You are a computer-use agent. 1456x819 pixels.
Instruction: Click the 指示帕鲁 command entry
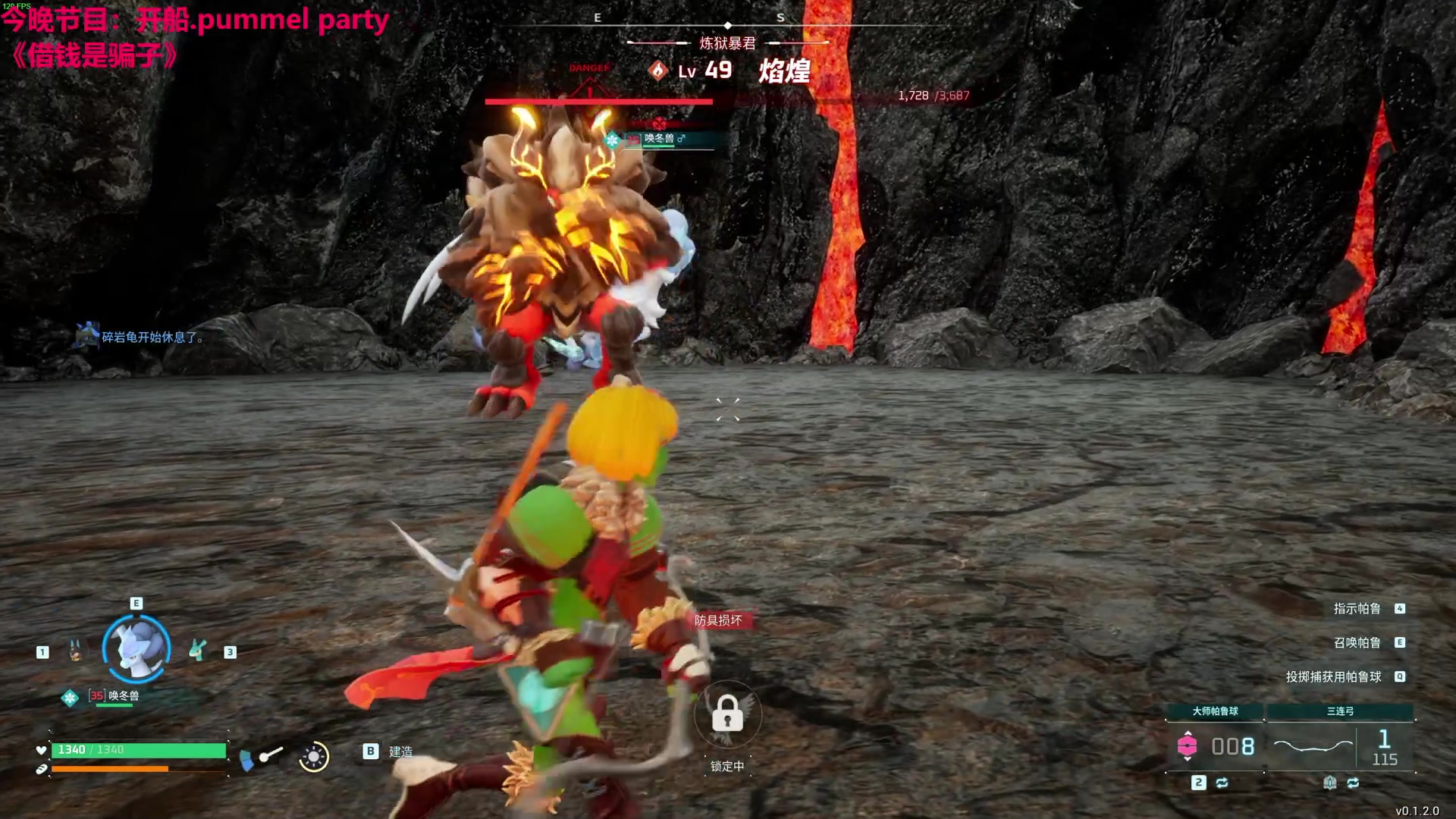[x=1357, y=609]
